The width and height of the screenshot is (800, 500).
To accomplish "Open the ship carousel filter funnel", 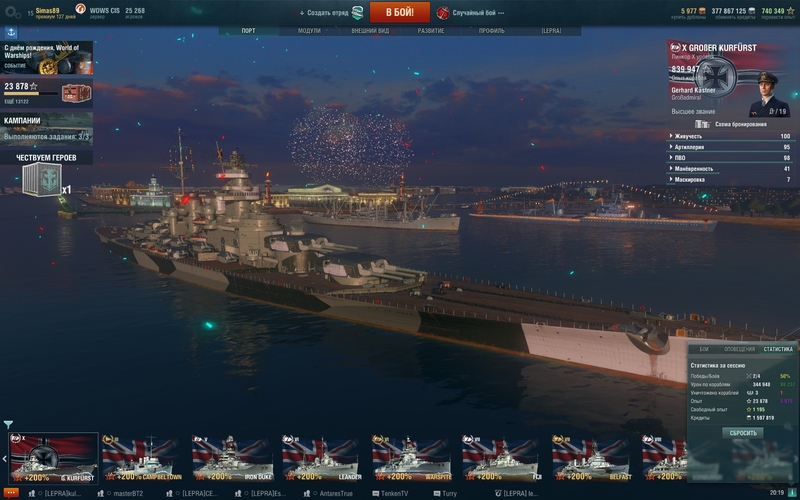I will tap(8, 425).
